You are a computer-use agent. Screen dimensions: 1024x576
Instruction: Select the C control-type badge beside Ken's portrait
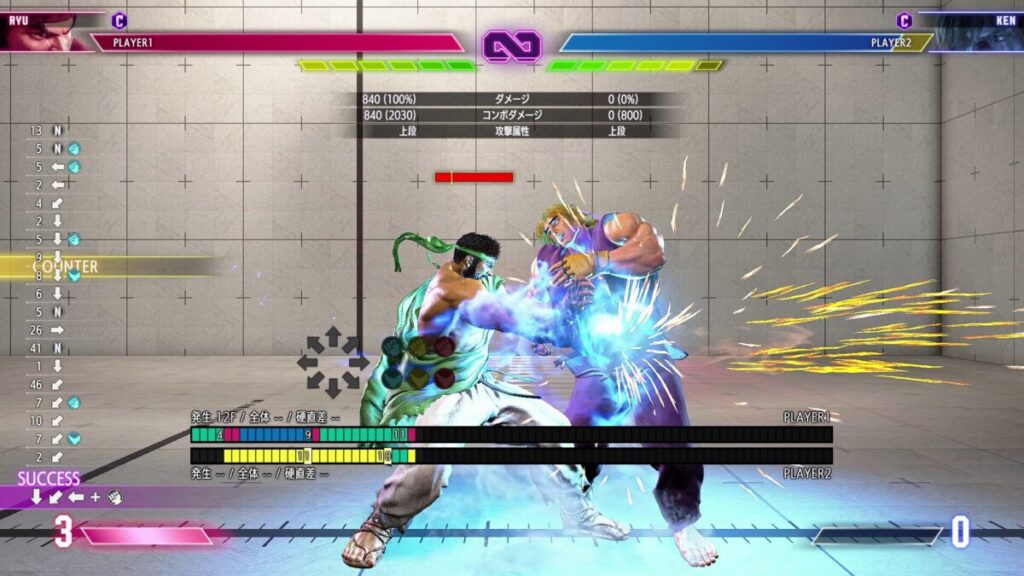tap(904, 20)
